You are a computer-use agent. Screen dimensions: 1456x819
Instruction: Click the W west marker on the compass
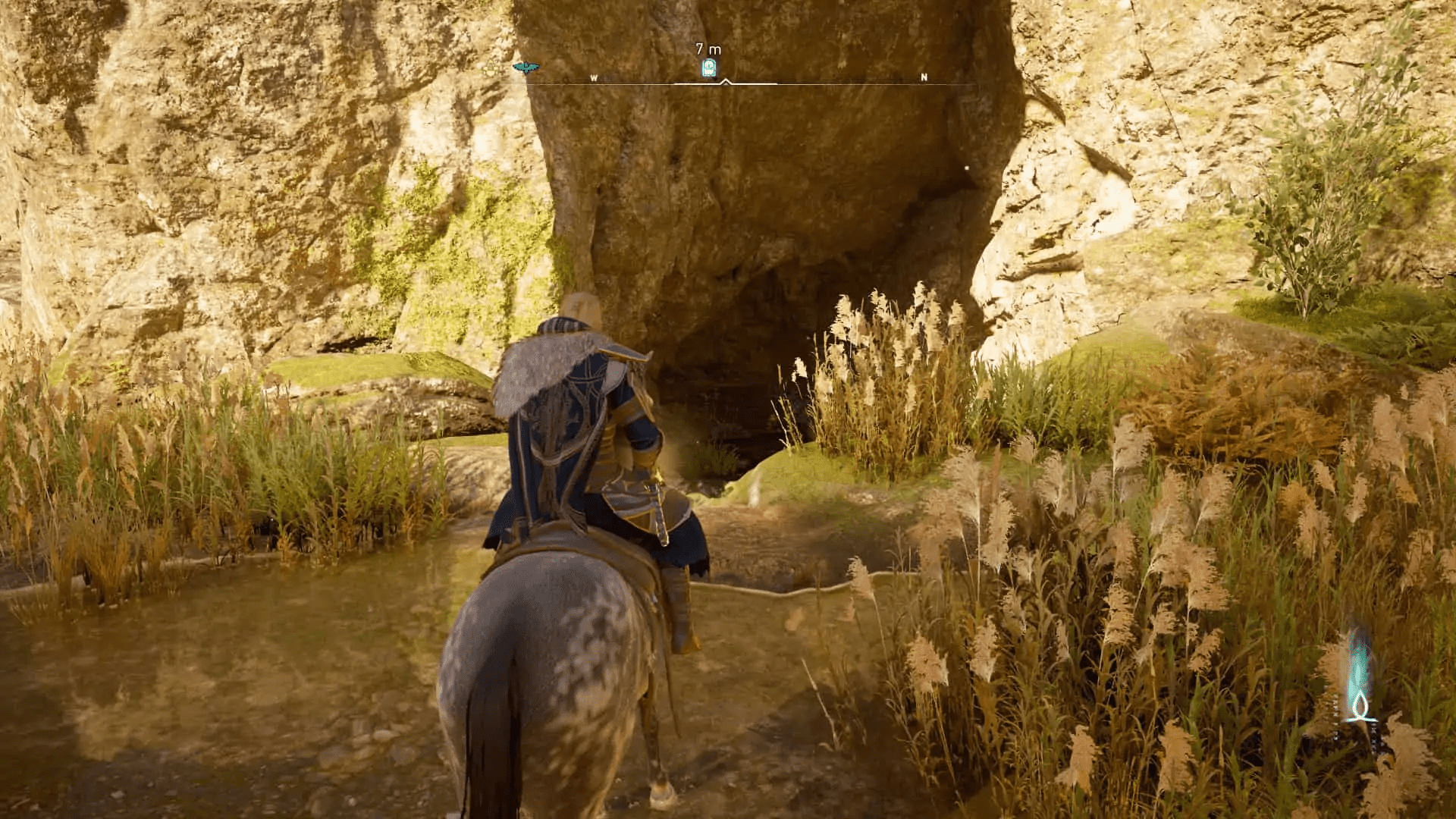coord(595,78)
